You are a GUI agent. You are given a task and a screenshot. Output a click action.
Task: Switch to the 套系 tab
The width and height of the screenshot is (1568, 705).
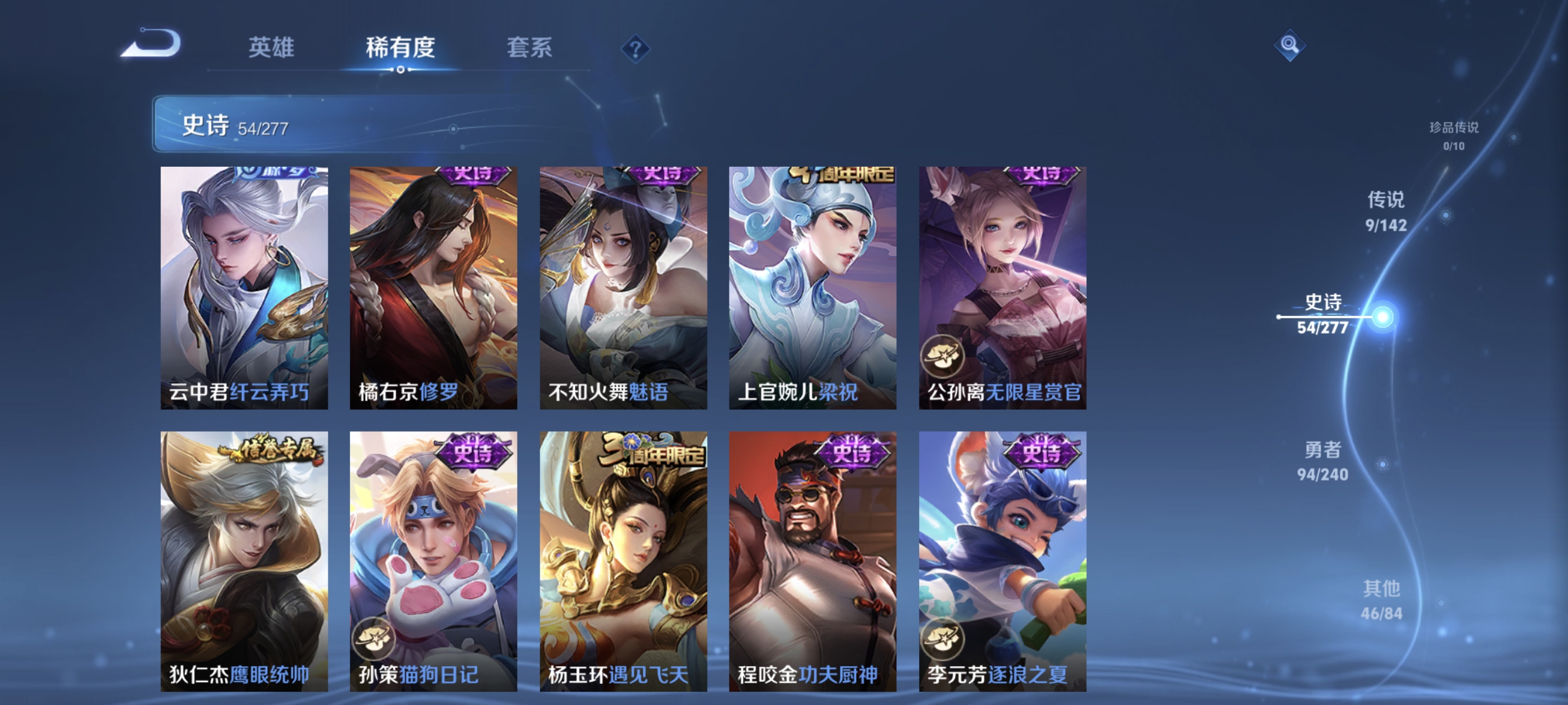click(530, 49)
